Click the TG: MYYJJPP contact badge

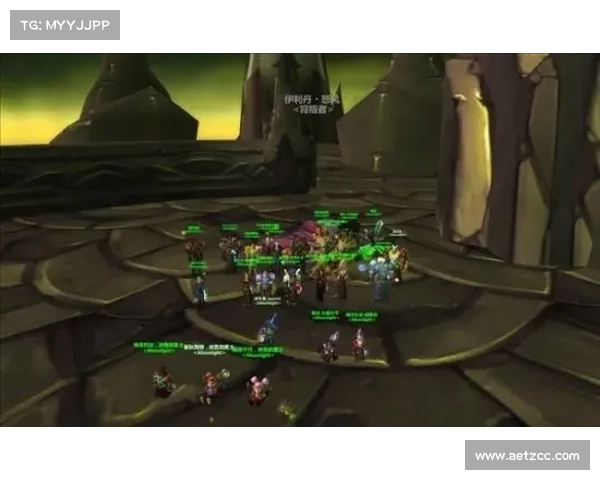(64, 24)
